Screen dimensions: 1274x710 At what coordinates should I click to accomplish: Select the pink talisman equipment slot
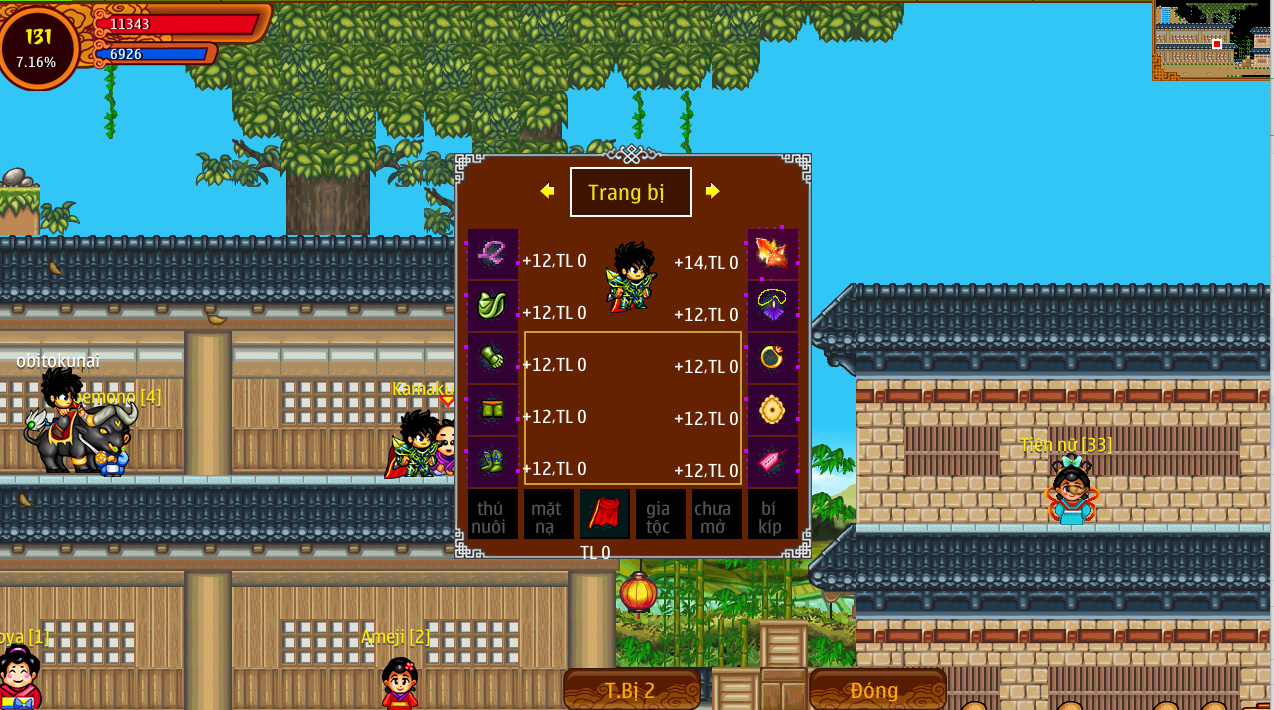click(773, 462)
